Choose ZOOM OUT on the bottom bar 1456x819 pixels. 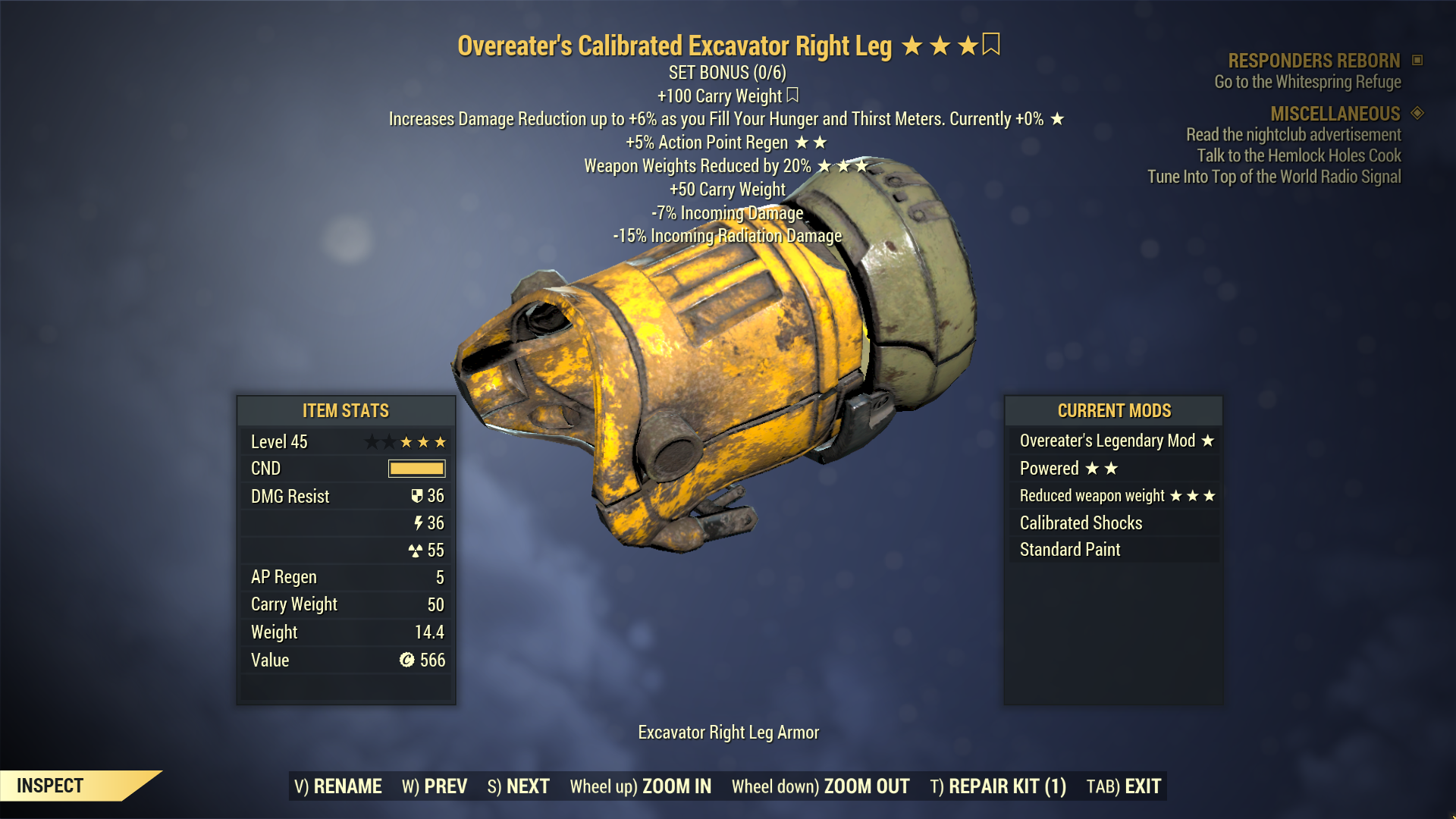[821, 786]
